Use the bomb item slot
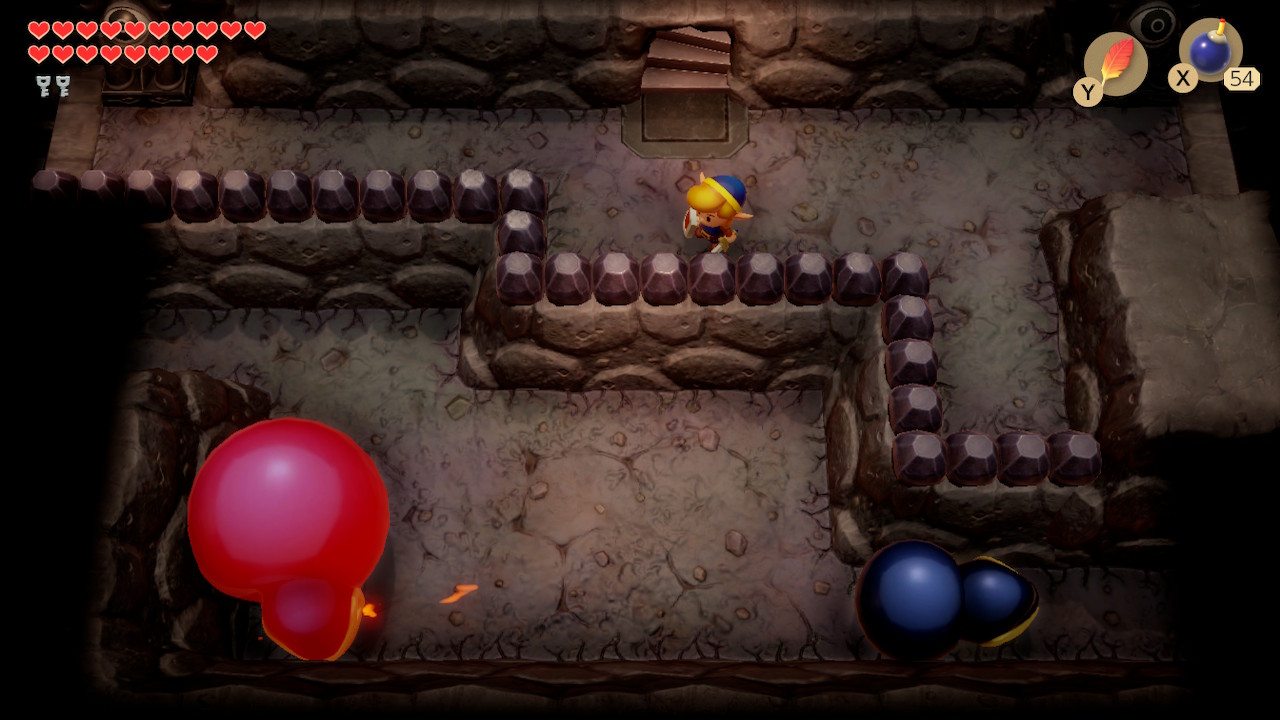Viewport: 1280px width, 720px height. click(1210, 51)
